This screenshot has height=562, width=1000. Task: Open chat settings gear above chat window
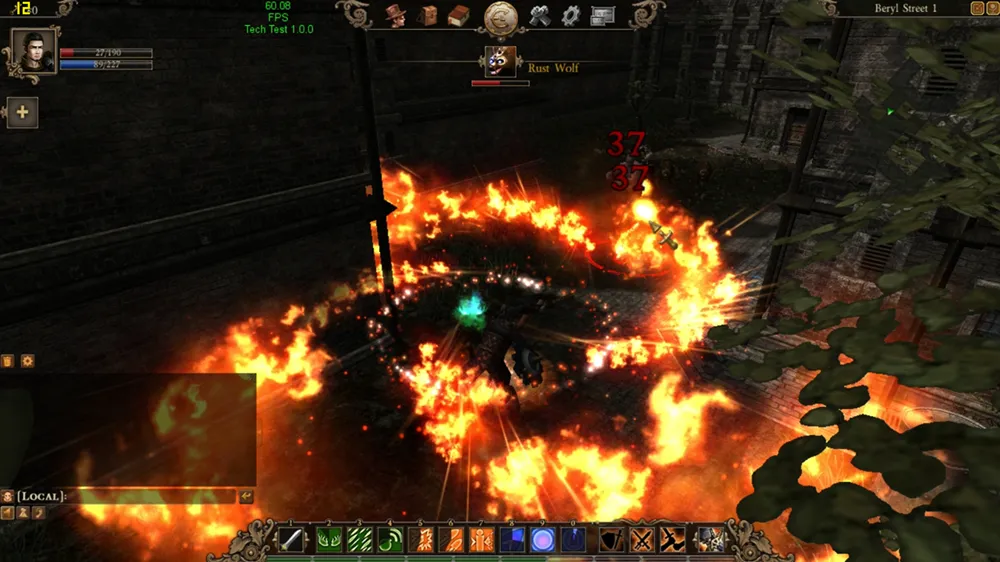coord(27,361)
